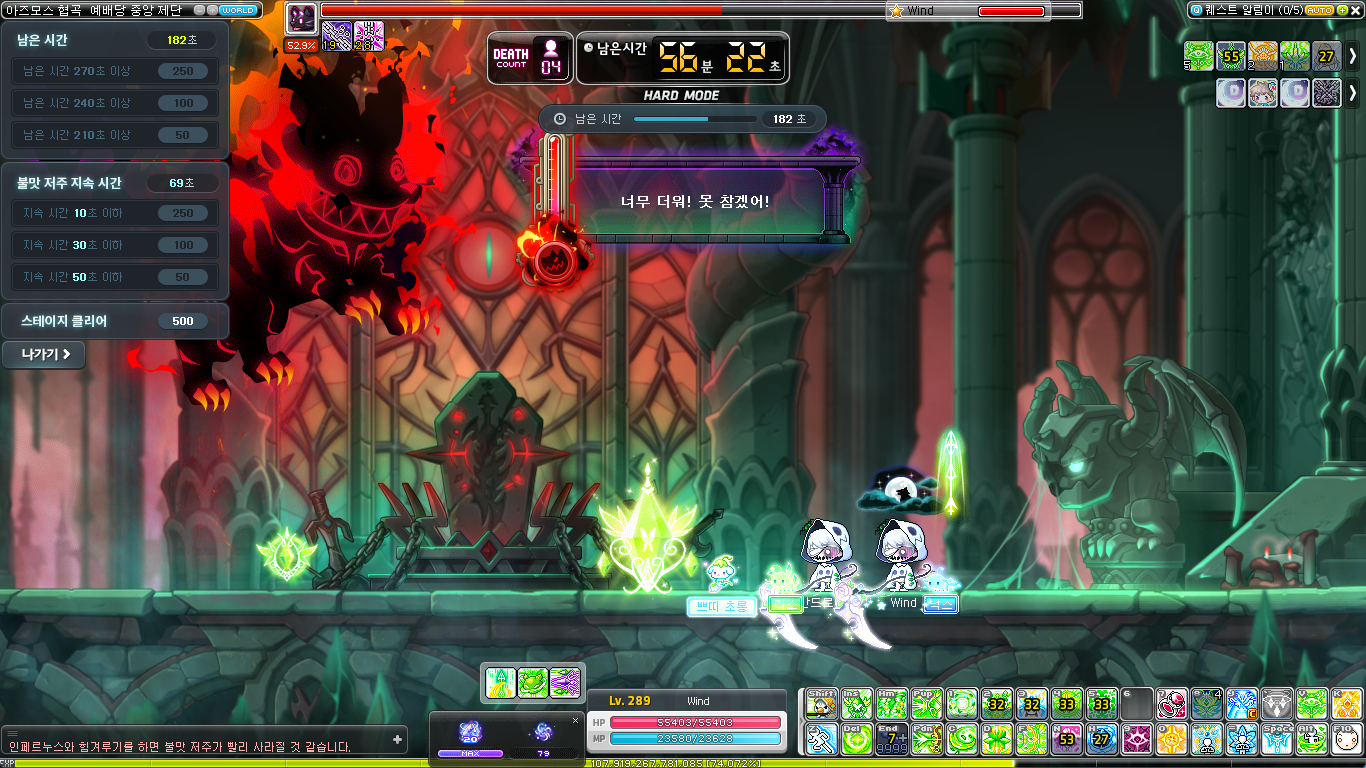The width and height of the screenshot is (1366, 768).
Task: Click the WORLD button beside the map name
Action: [x=237, y=10]
